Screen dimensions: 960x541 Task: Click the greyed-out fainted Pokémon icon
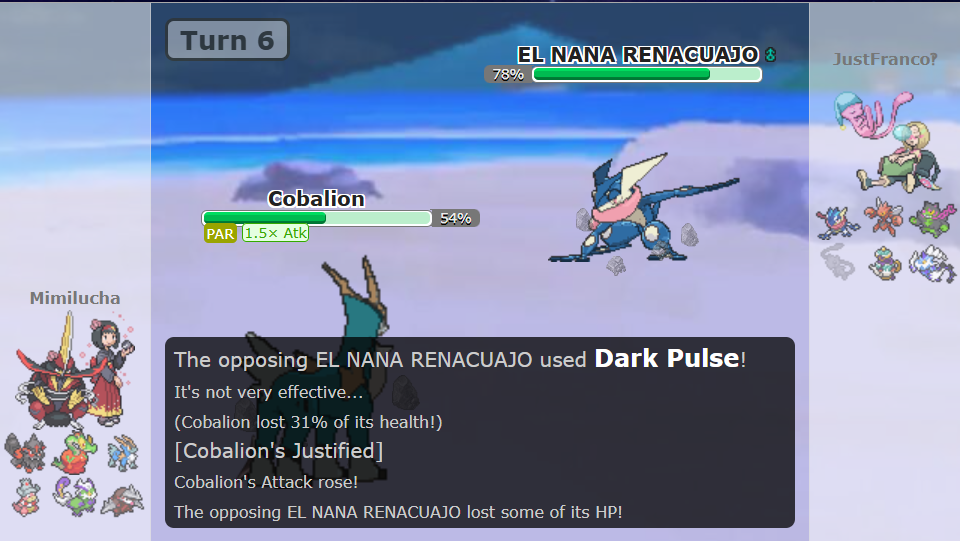(837, 262)
